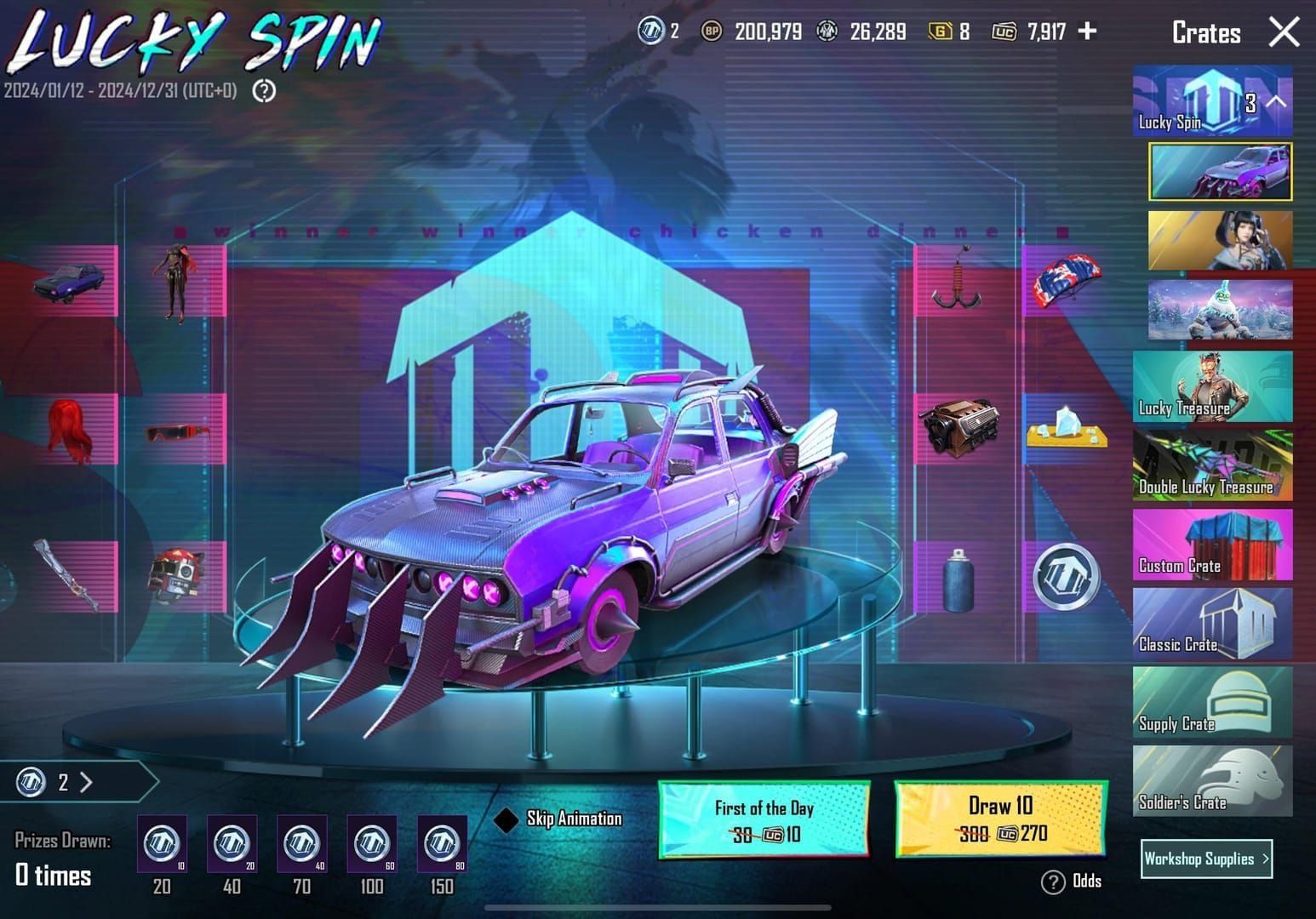Claim the 20-draw milestone reward
The image size is (1316, 919).
162,844
